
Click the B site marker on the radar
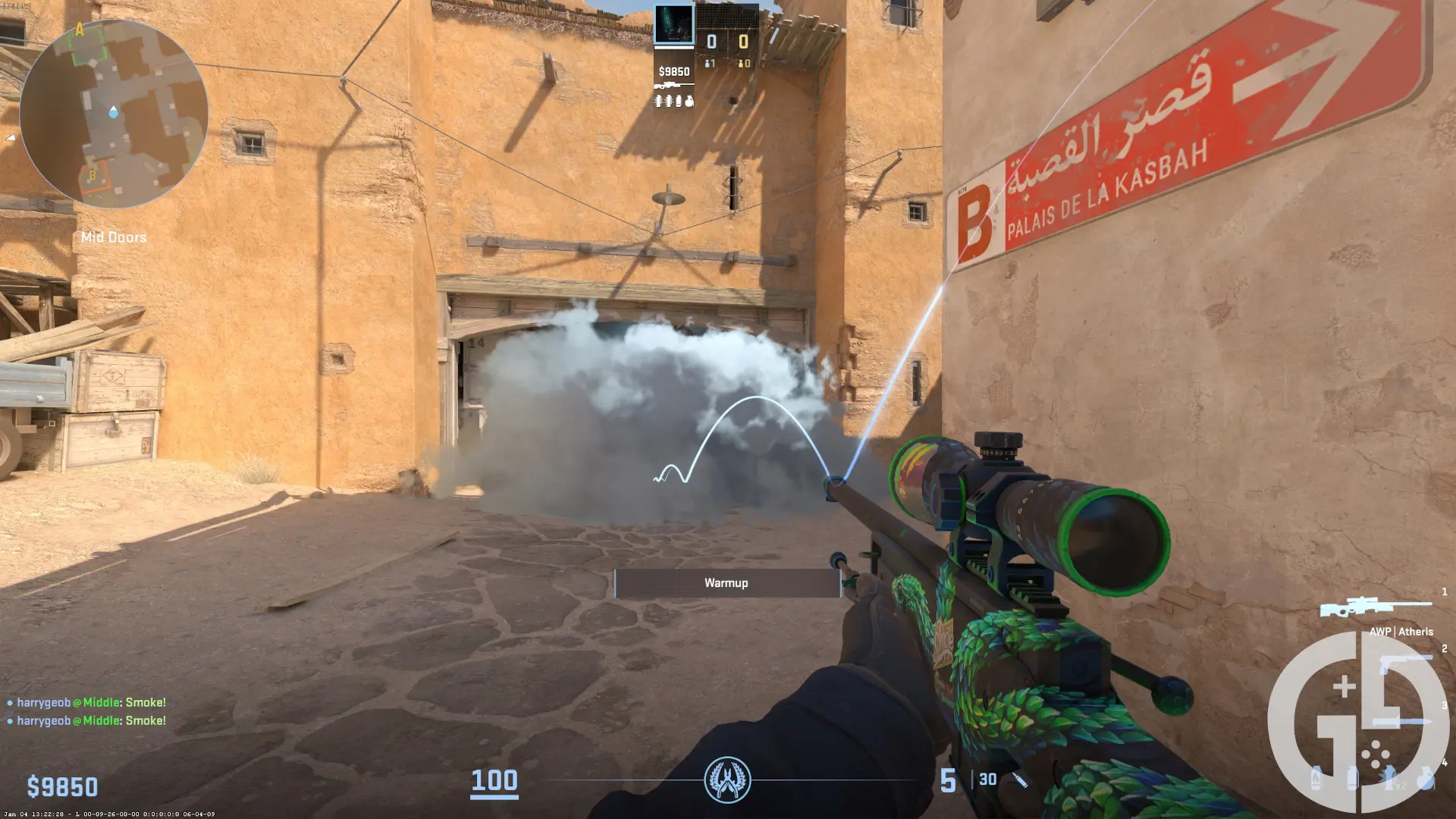click(93, 176)
